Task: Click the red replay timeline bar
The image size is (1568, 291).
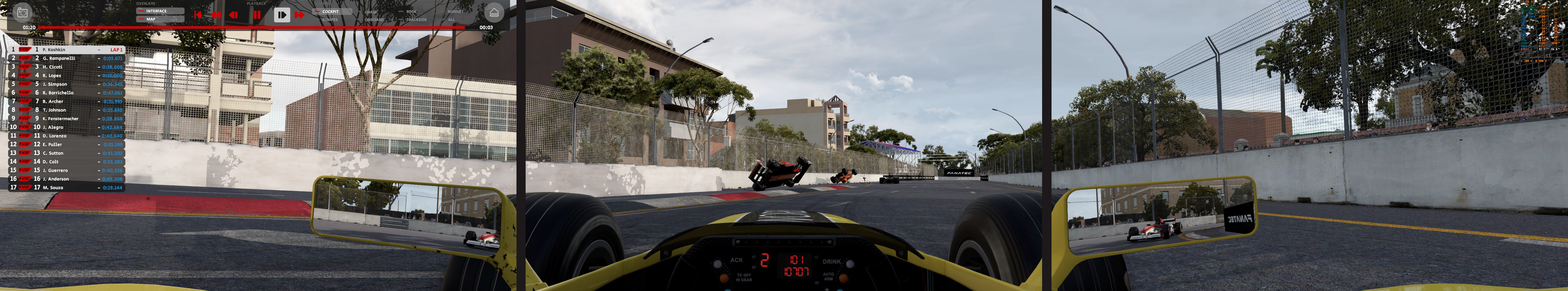Action: pos(243,27)
